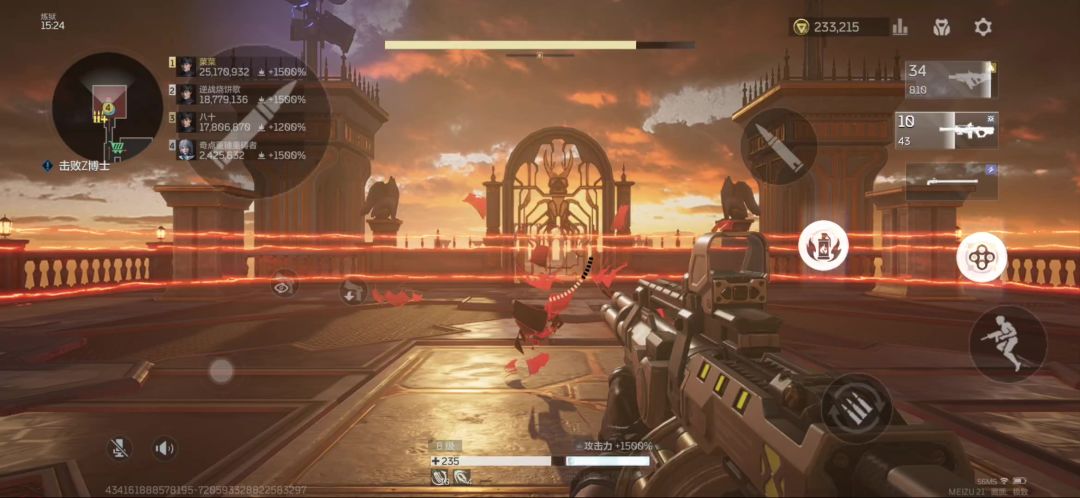1080x498 pixels.
Task: Switch to the weapon slot with 10 ammo
Action: pos(946,130)
